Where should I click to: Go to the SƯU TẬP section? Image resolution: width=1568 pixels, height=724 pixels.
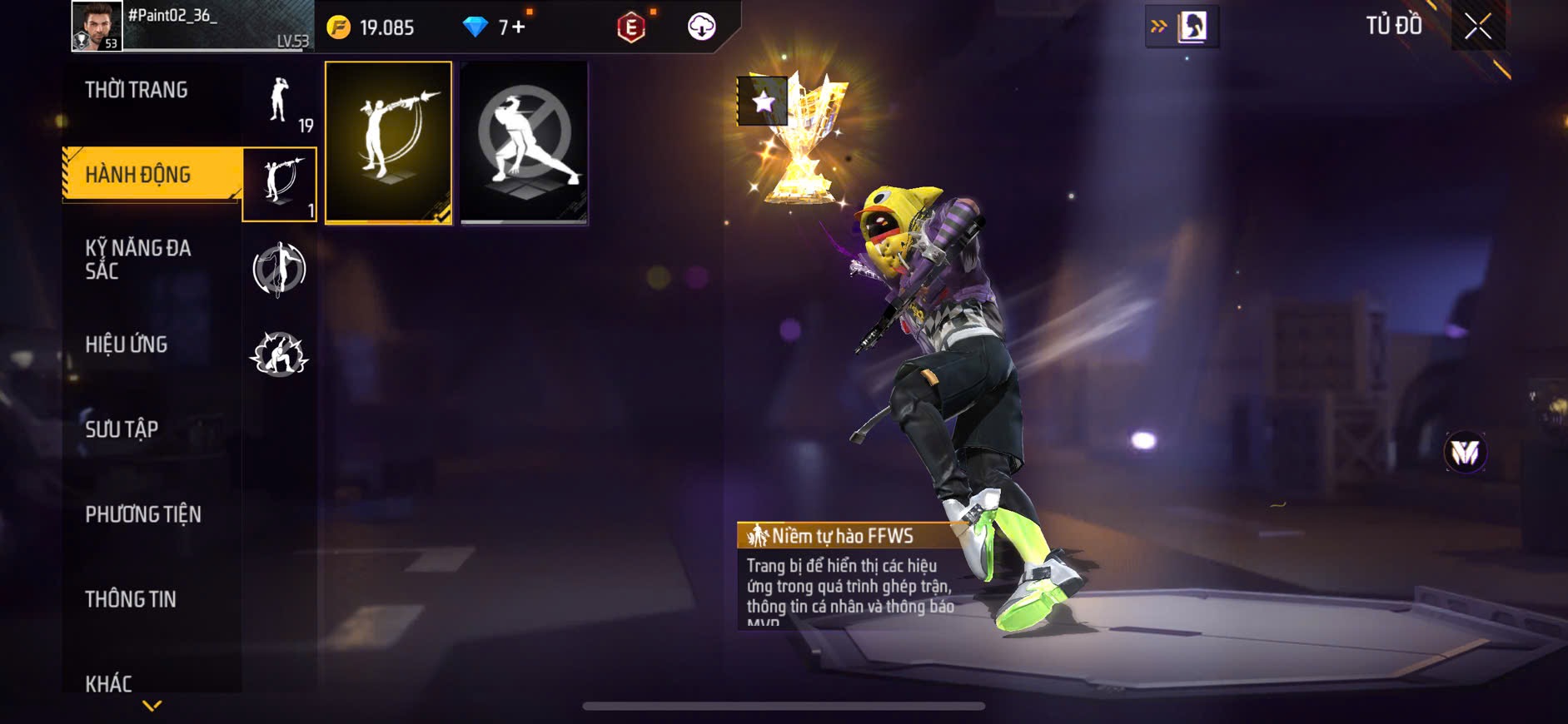(x=122, y=429)
